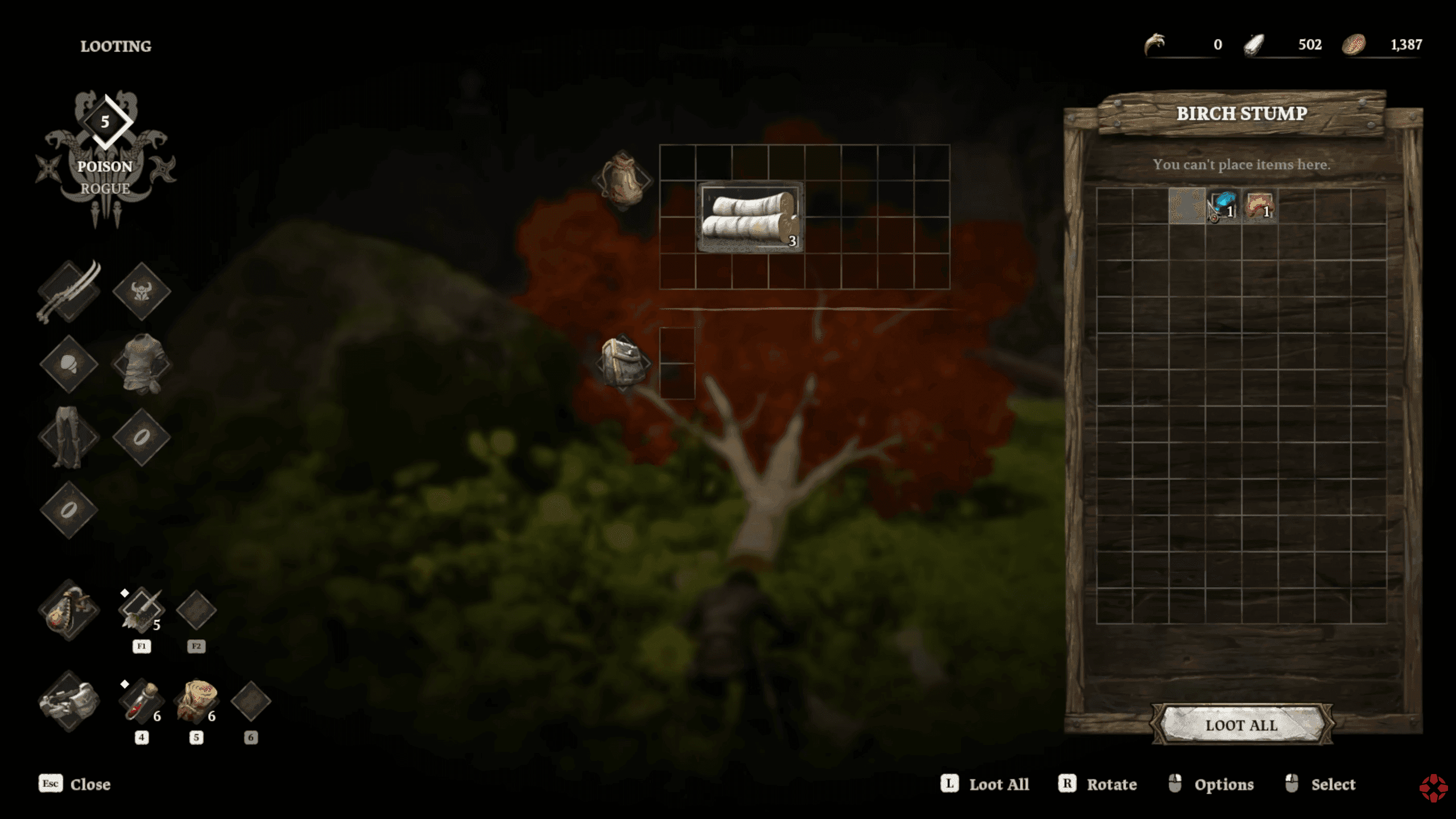Click the empty F2 quick slot
This screenshot has width=1456, height=819.
click(x=196, y=610)
